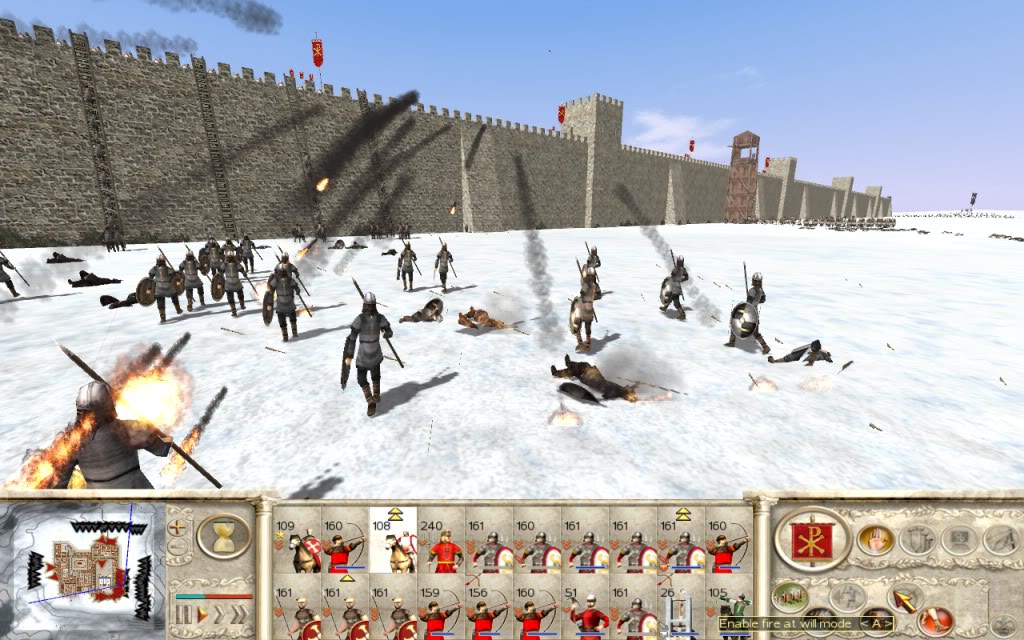Zoom in the minimap with plus button
Screen dimensions: 1024x640
pyautogui.click(x=178, y=525)
